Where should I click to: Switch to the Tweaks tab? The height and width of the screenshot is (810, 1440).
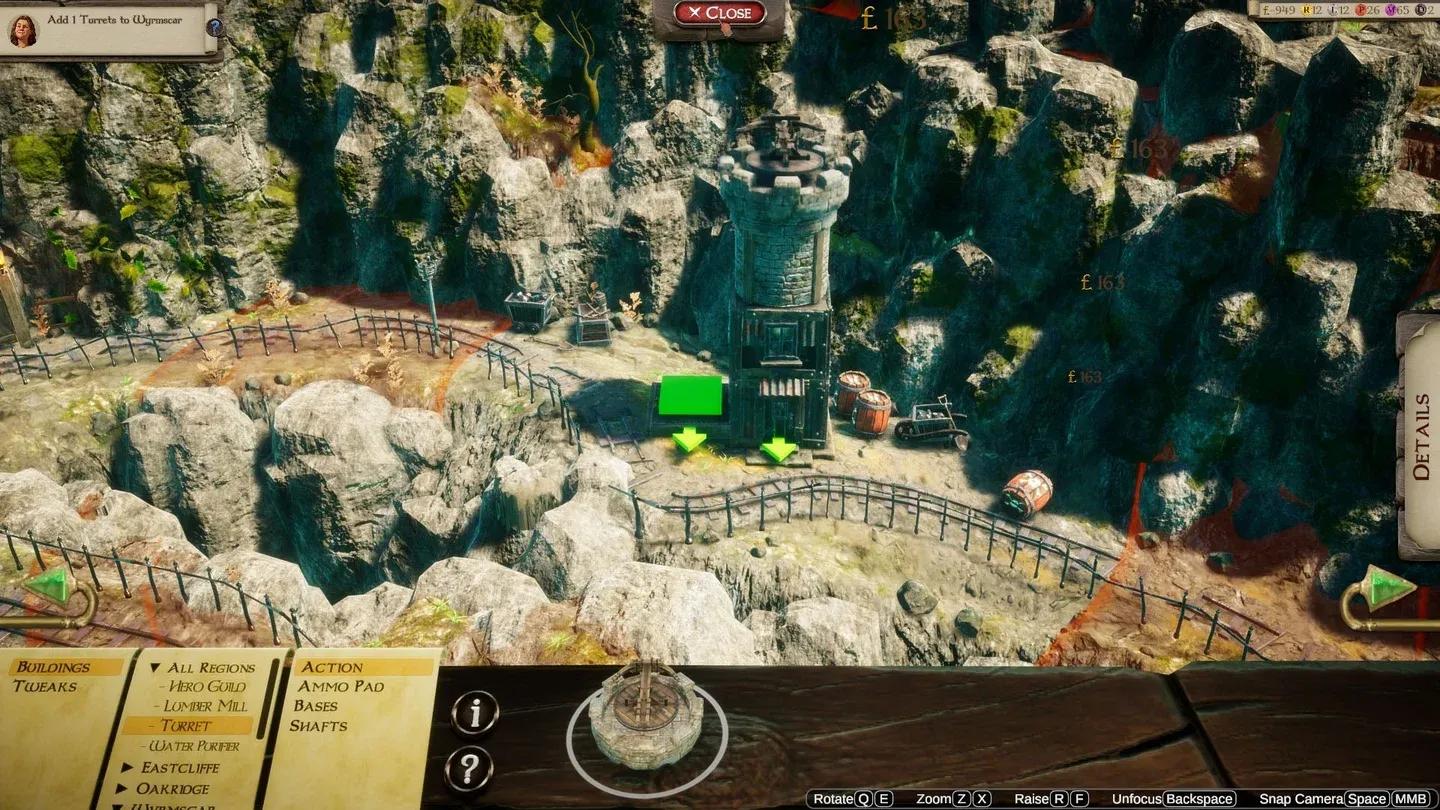[x=45, y=686]
